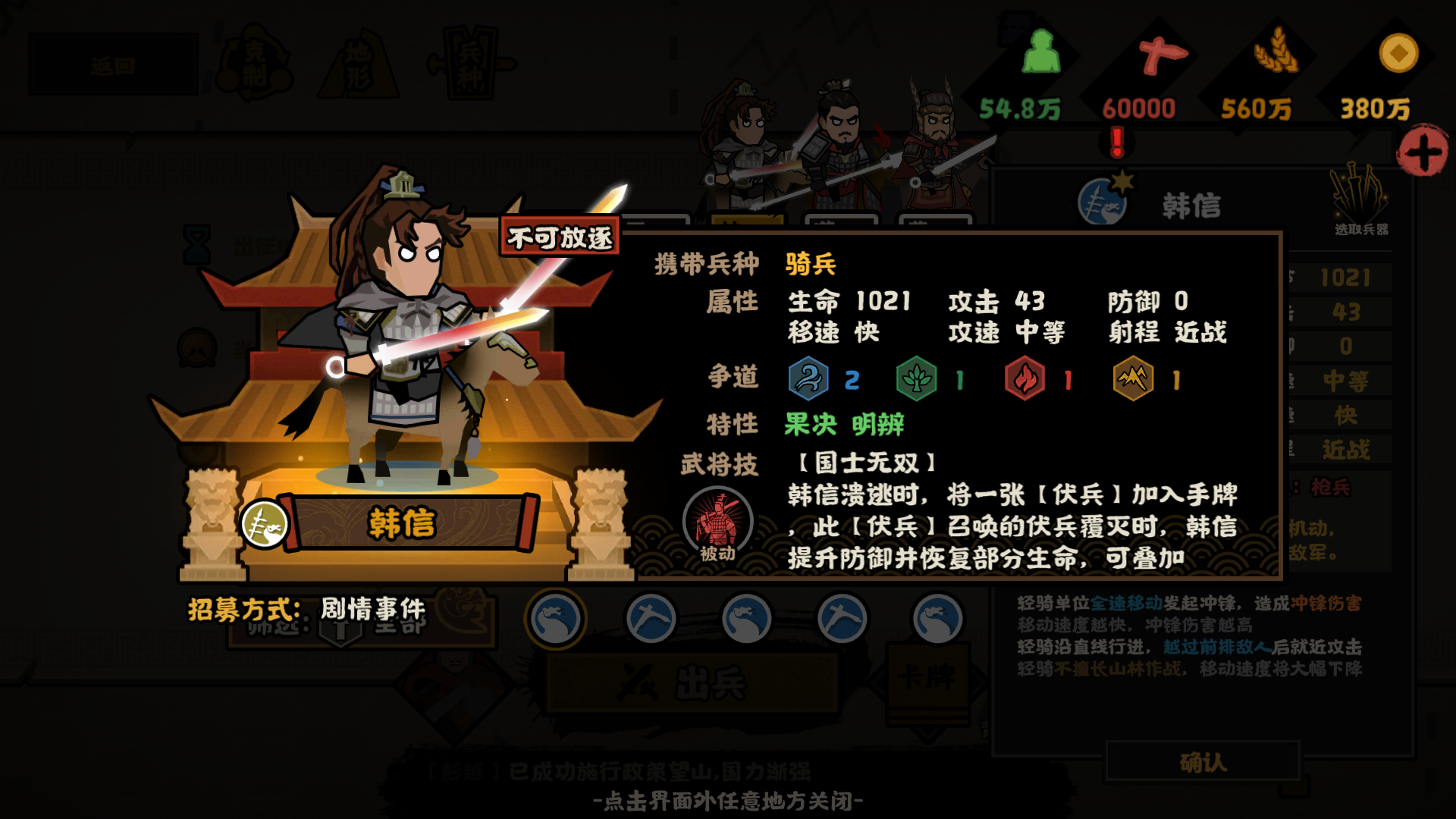Select the faction emblem beside 韩信's name
Viewport: 1456px width, 819px height.
click(x=1103, y=199)
